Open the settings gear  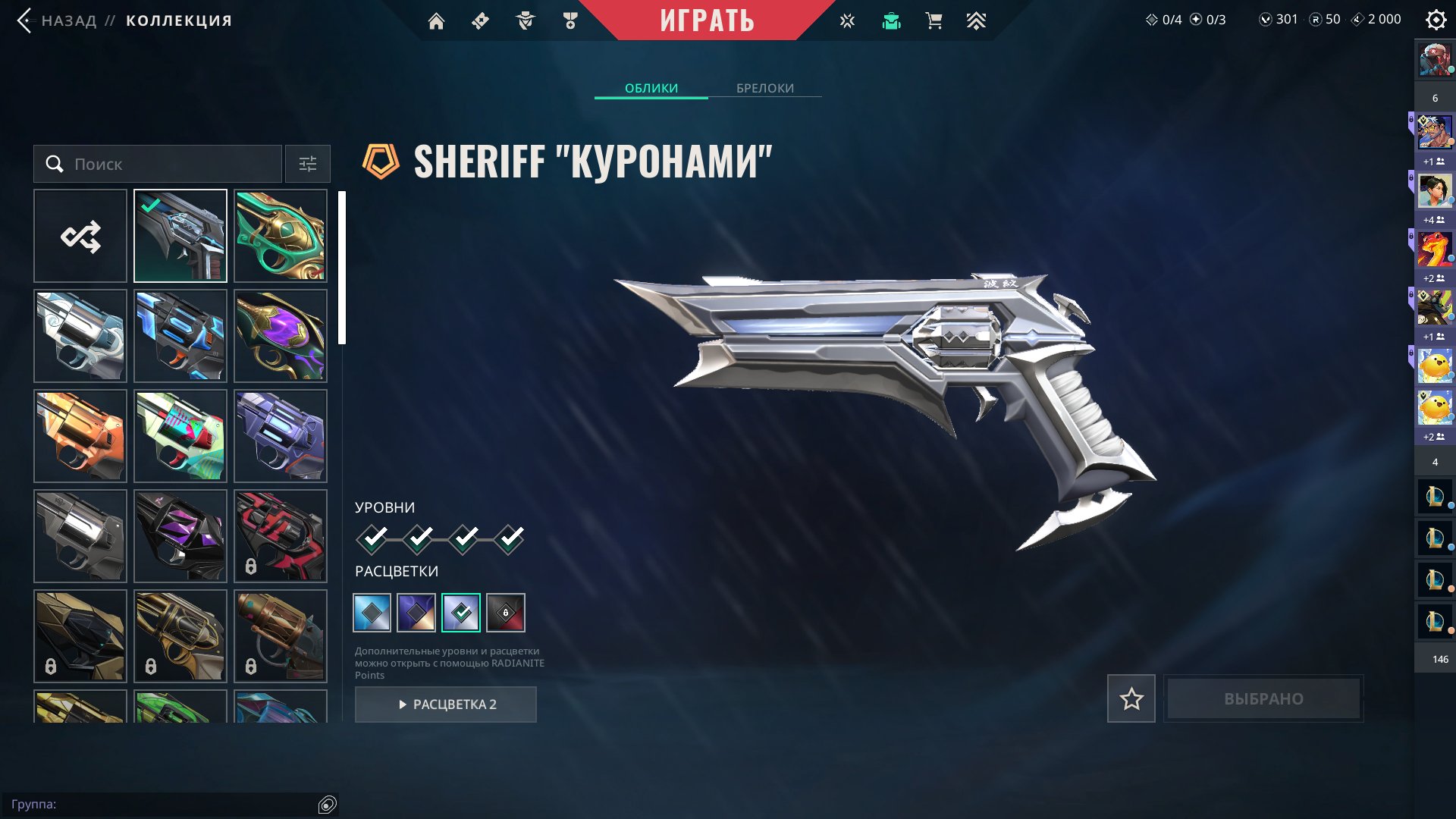[x=1436, y=19]
